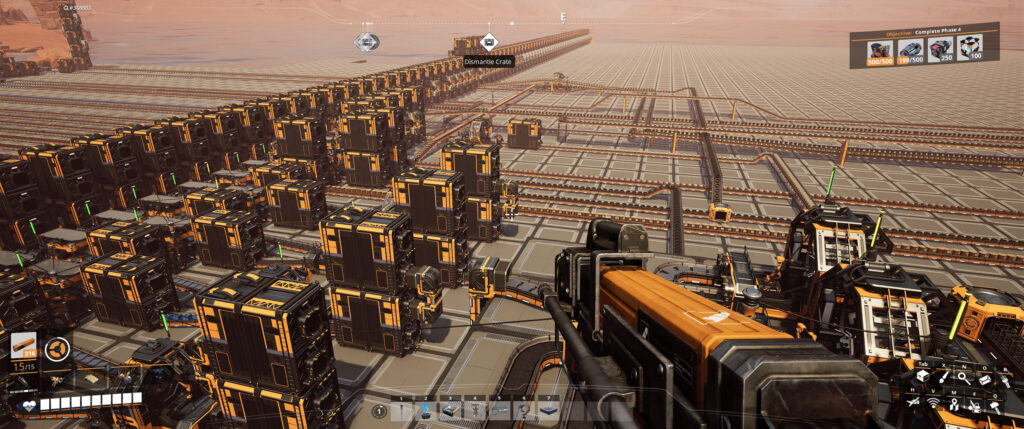Select the Dismantle Crate compass marker
The width and height of the screenshot is (1024, 429).
(x=488, y=42)
